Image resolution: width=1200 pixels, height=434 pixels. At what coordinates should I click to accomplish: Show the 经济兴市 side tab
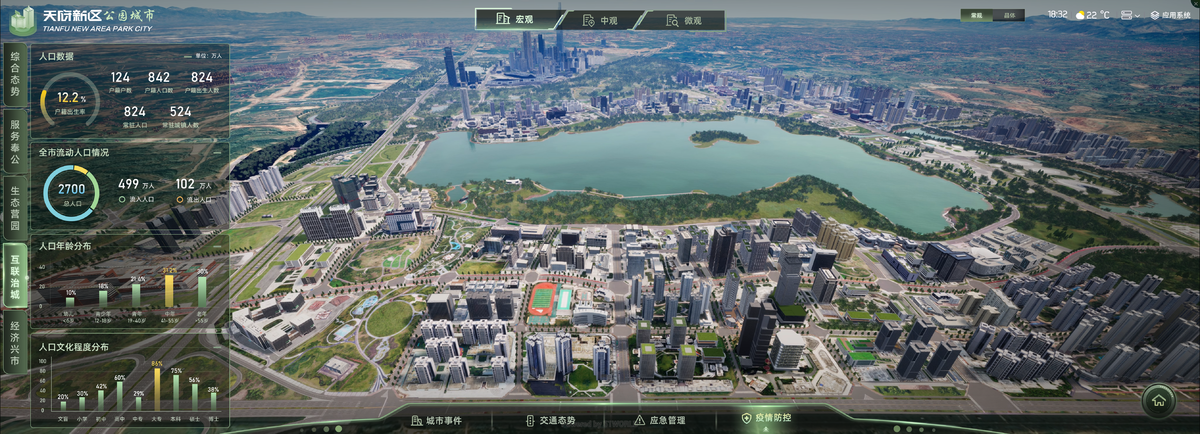pyautogui.click(x=15, y=342)
